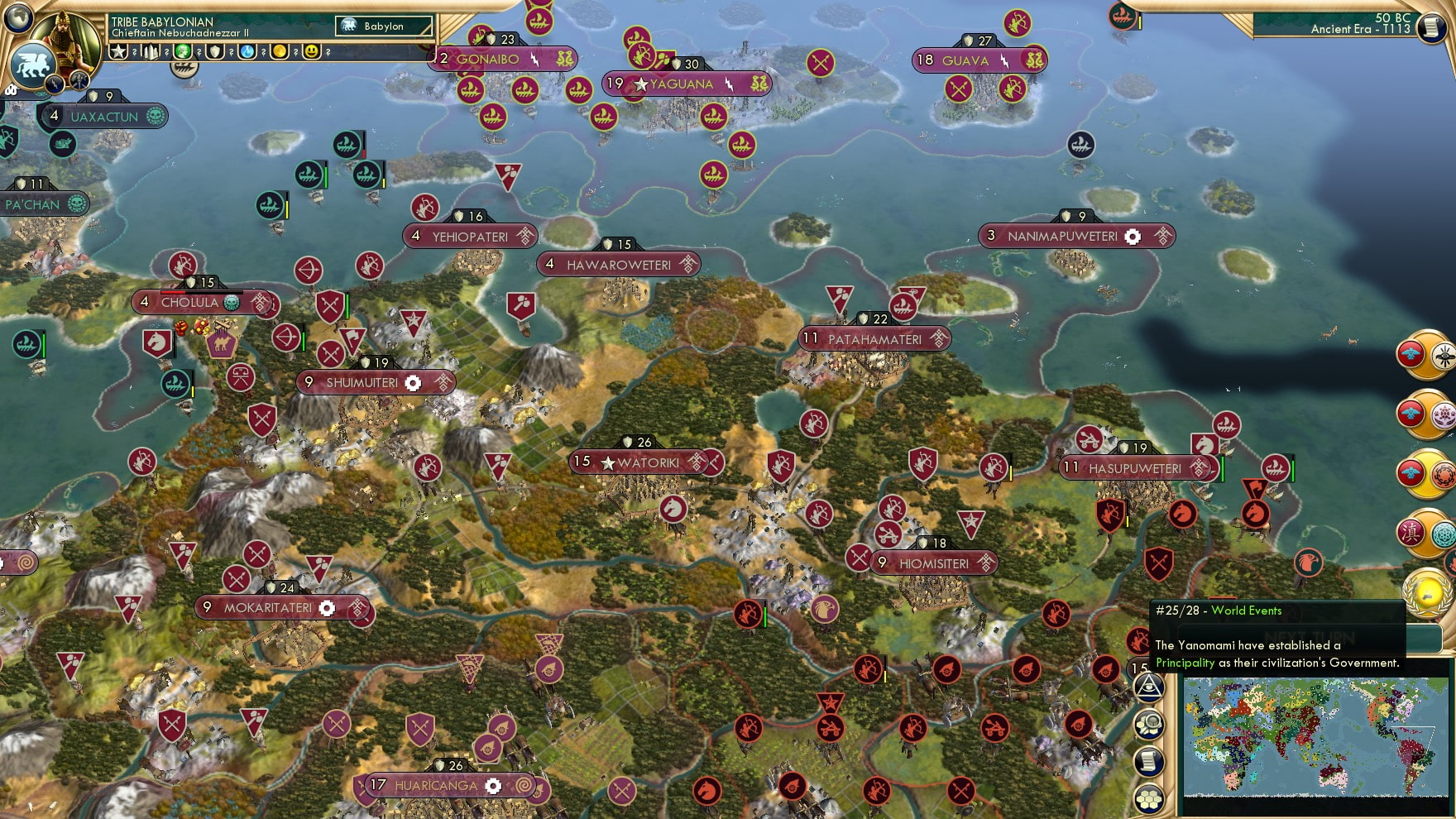Open the World Events notification on the right
Viewport: 1456px width, 819px height.
tap(1245, 611)
